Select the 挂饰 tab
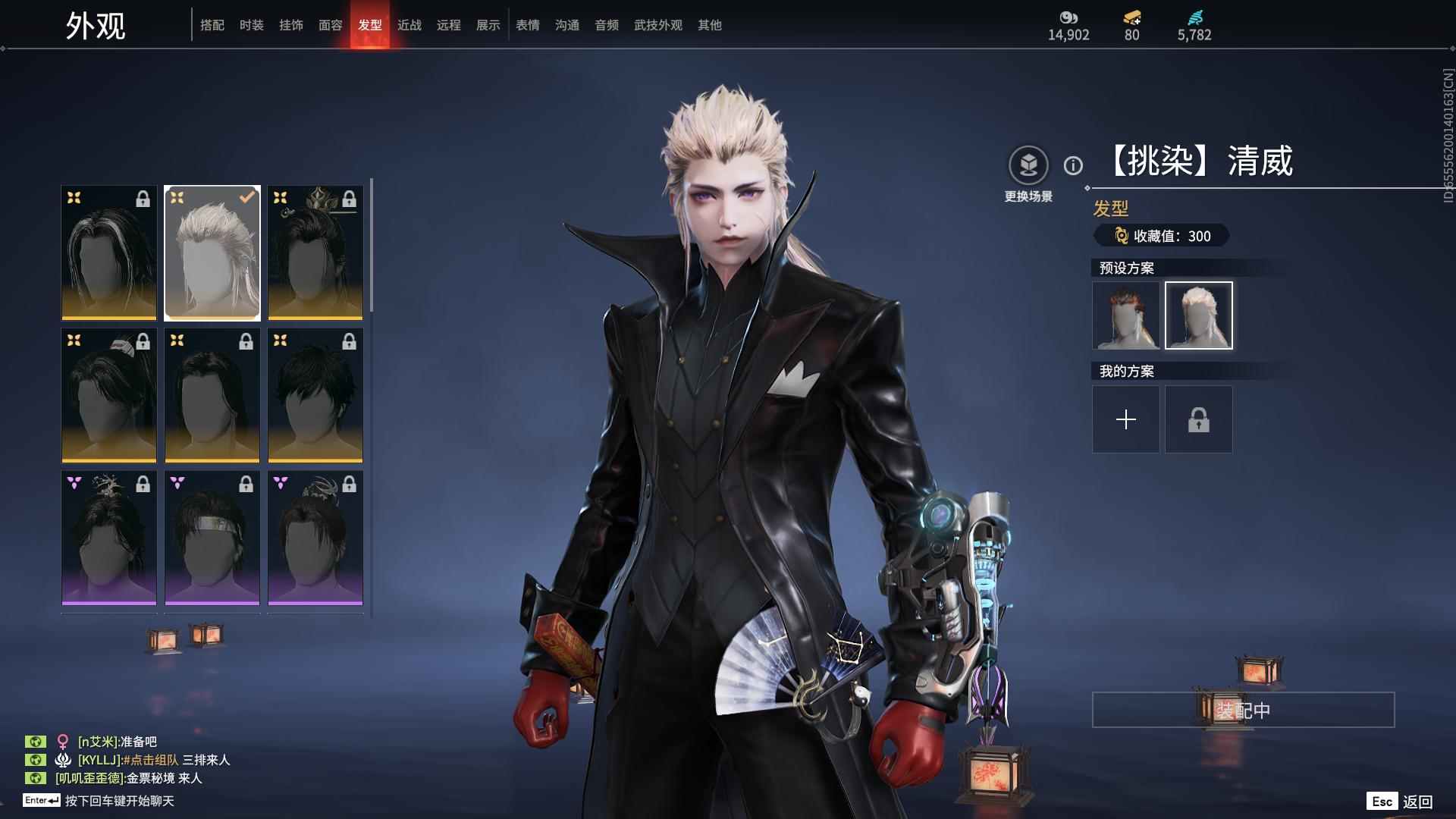This screenshot has height=819, width=1456. point(291,25)
